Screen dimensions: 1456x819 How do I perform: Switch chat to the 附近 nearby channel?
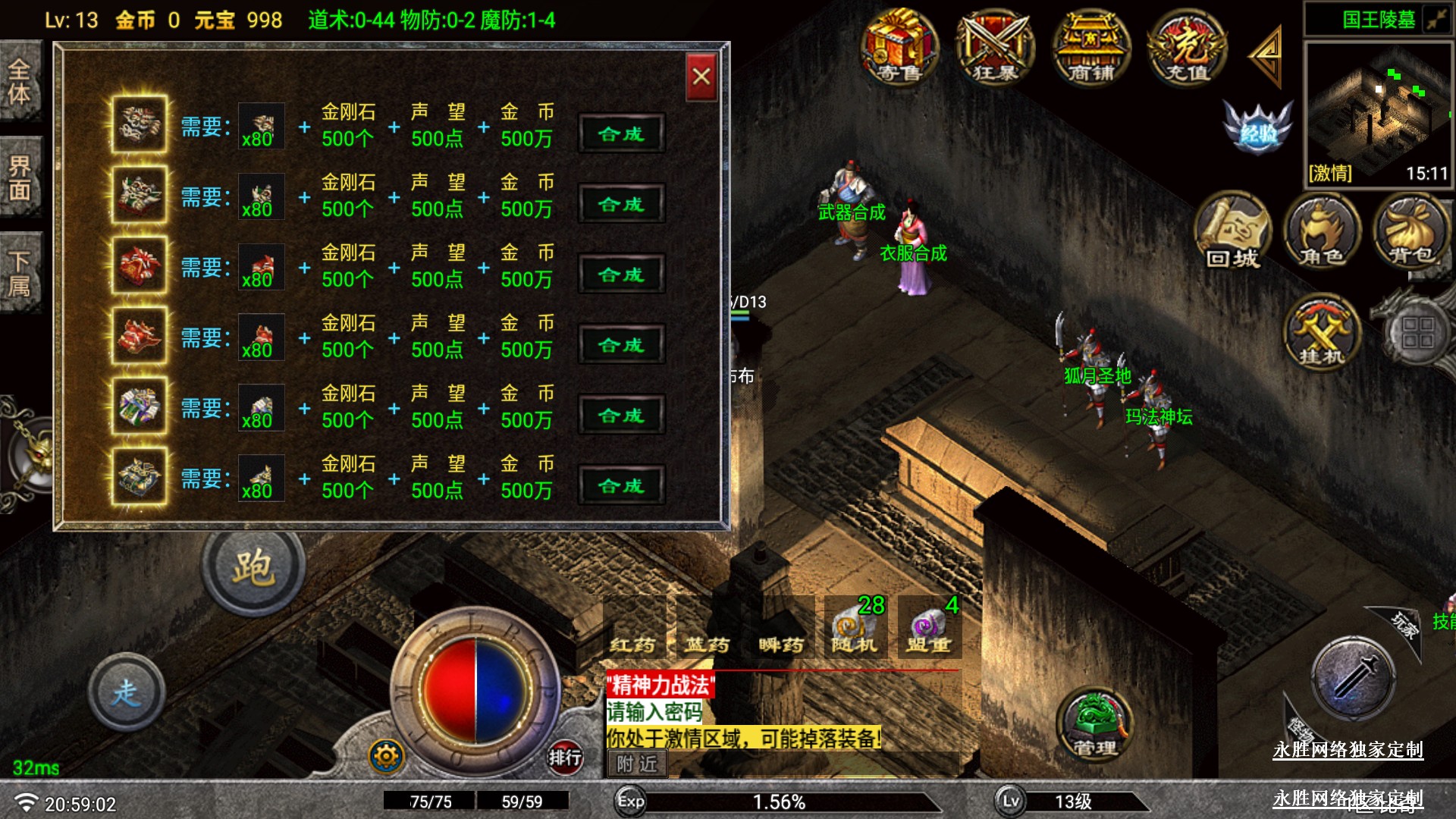[637, 764]
